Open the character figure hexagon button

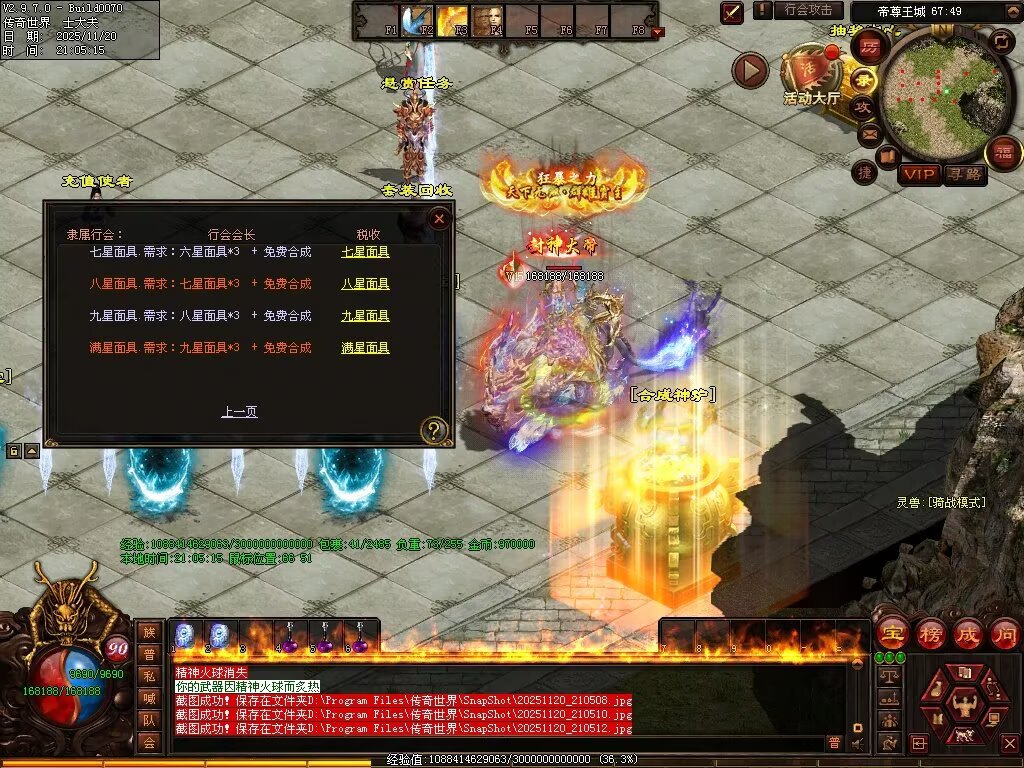click(x=962, y=702)
